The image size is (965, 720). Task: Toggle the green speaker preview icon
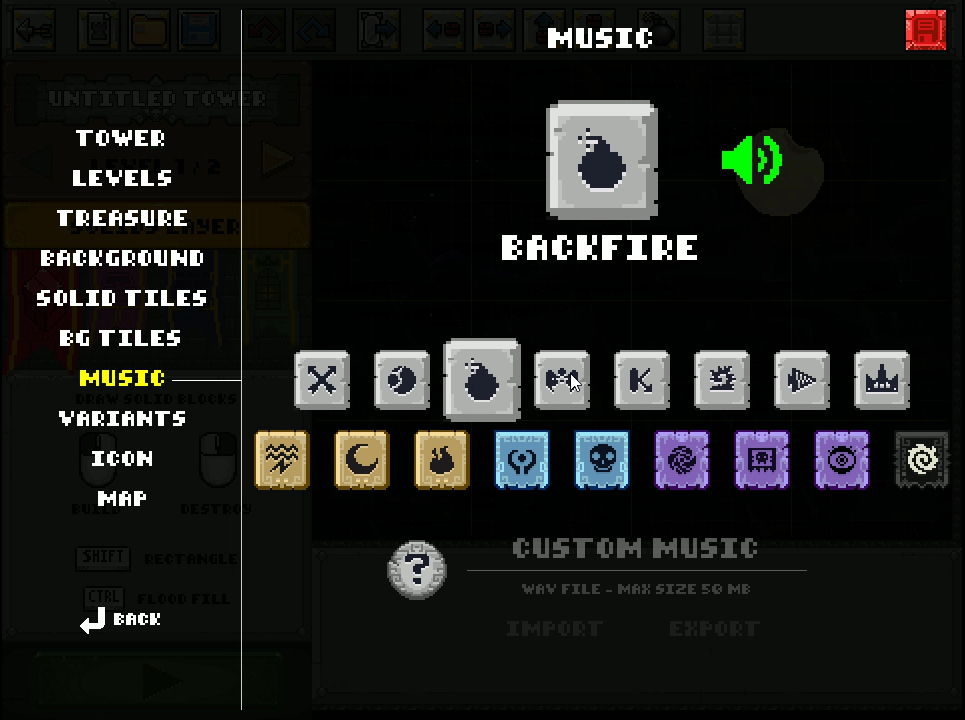pyautogui.click(x=752, y=160)
